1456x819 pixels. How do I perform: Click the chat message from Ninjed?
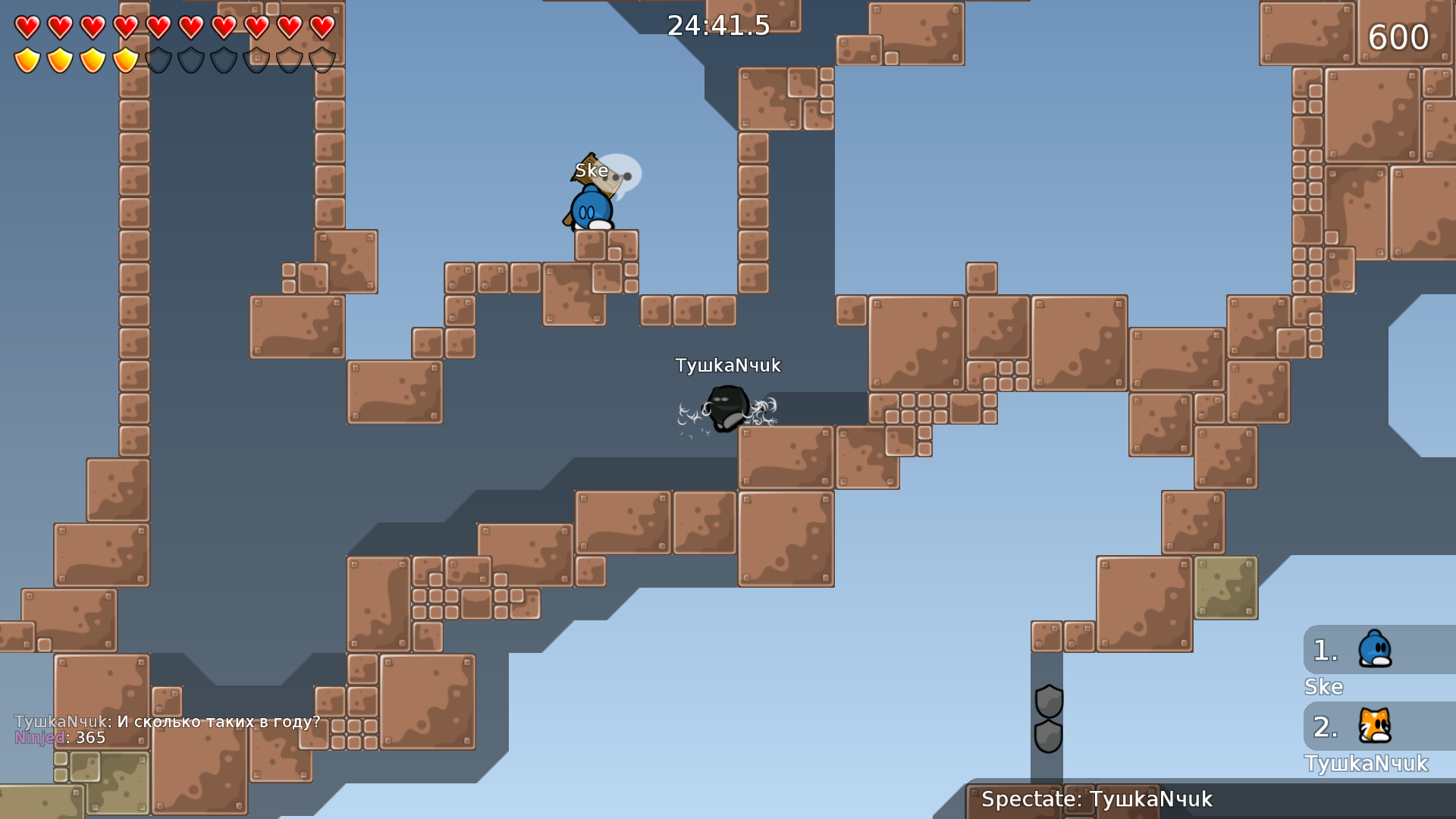coord(61,736)
